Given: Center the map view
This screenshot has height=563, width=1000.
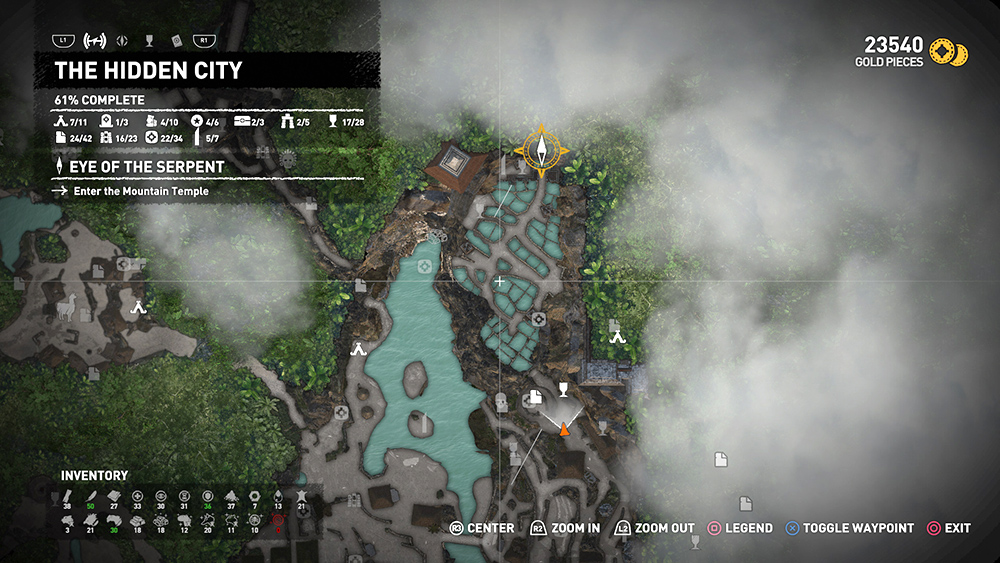Looking at the screenshot, I should point(483,528).
